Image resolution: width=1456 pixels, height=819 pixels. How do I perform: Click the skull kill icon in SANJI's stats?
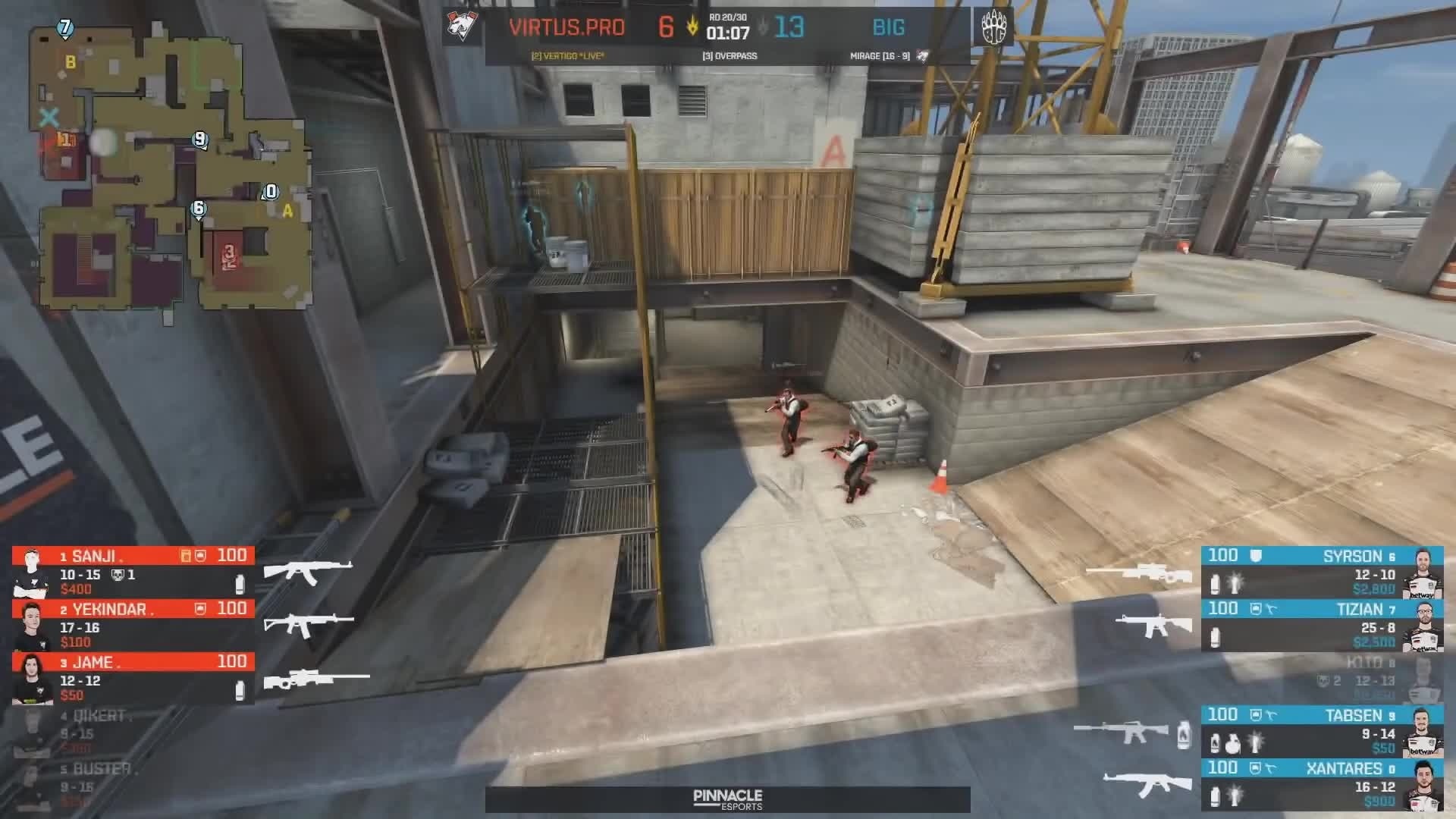117,576
